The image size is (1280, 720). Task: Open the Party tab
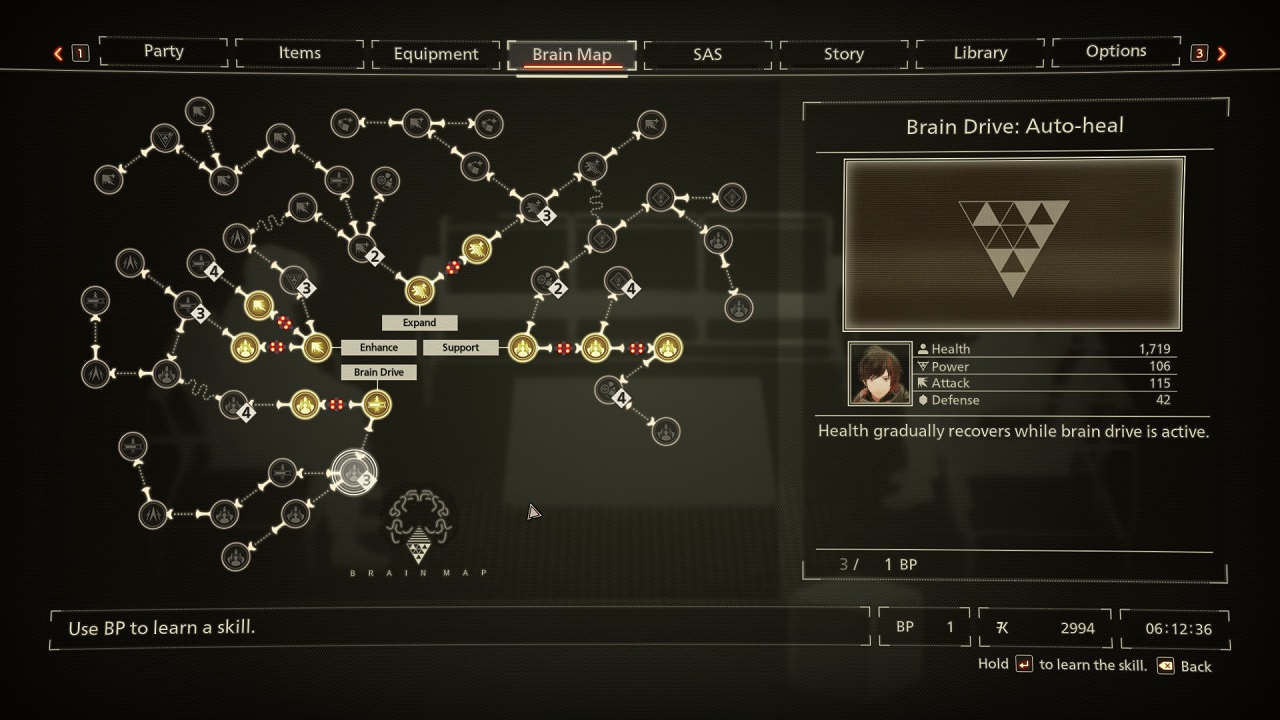pyautogui.click(x=162, y=52)
